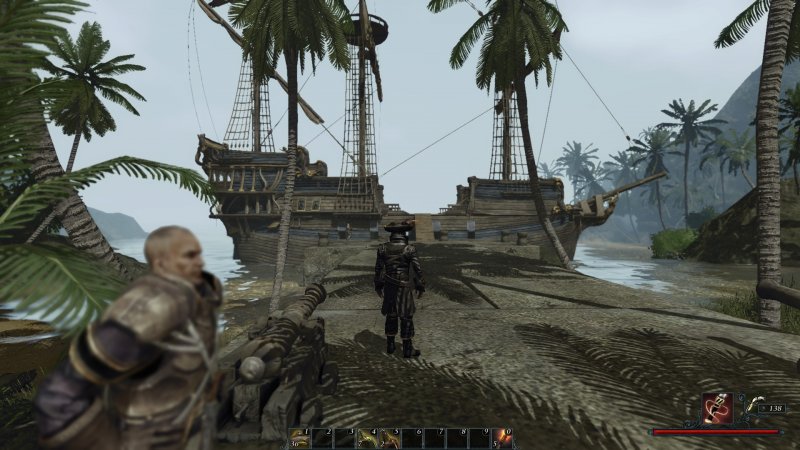800x450 pixels.
Task: Activate the item in hotbar slot 5
Action: [391, 438]
